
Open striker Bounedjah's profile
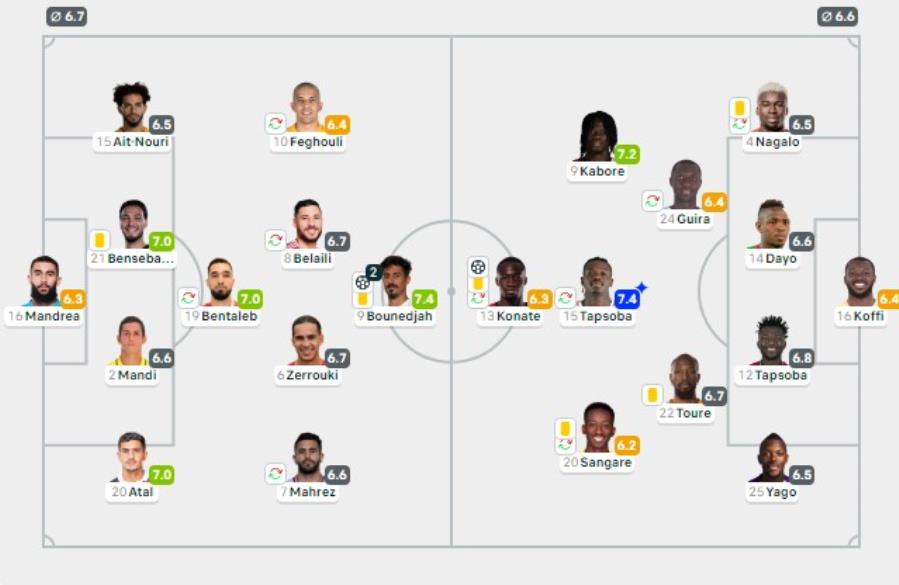pos(395,283)
